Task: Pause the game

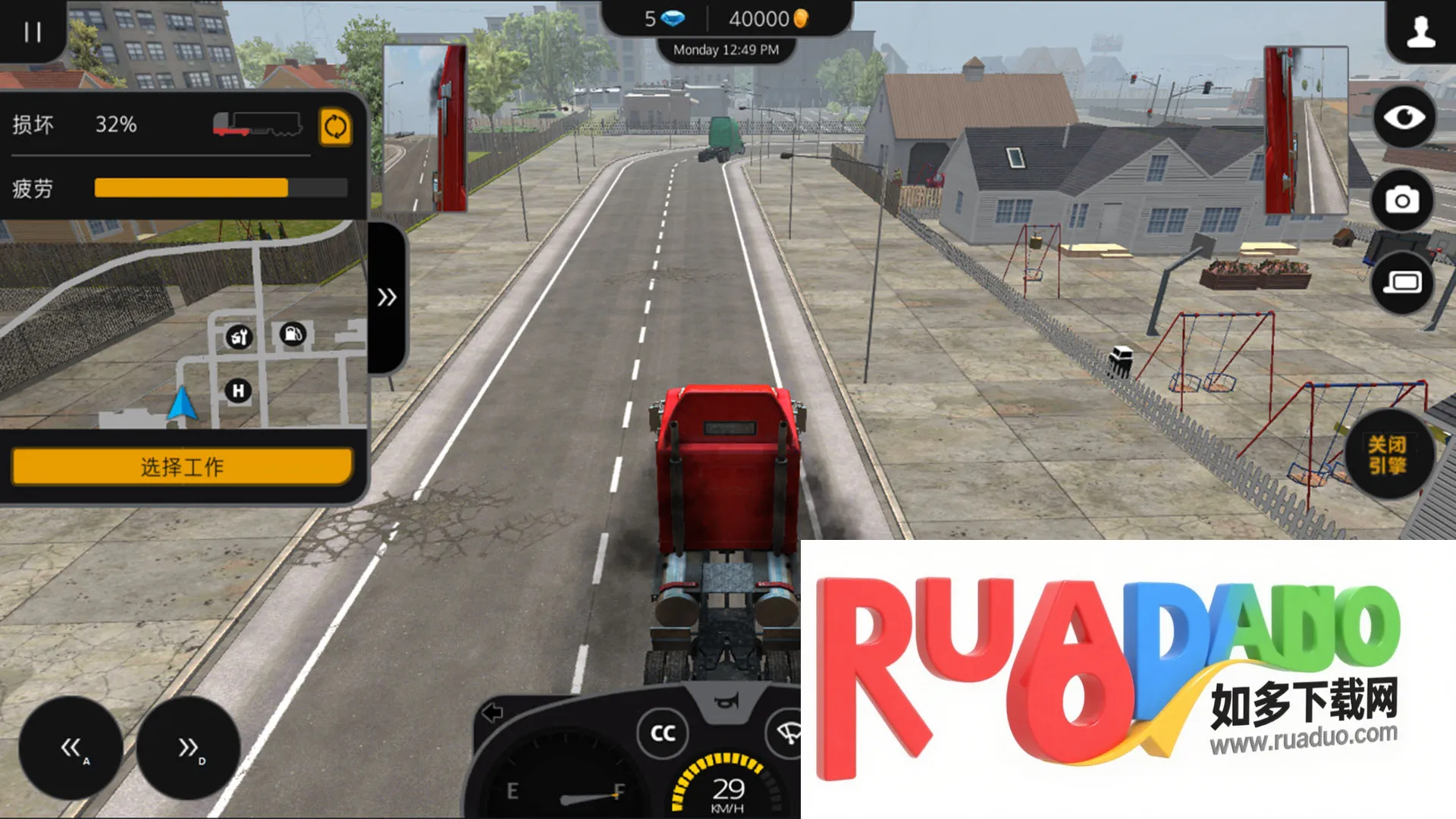Action: (32, 32)
